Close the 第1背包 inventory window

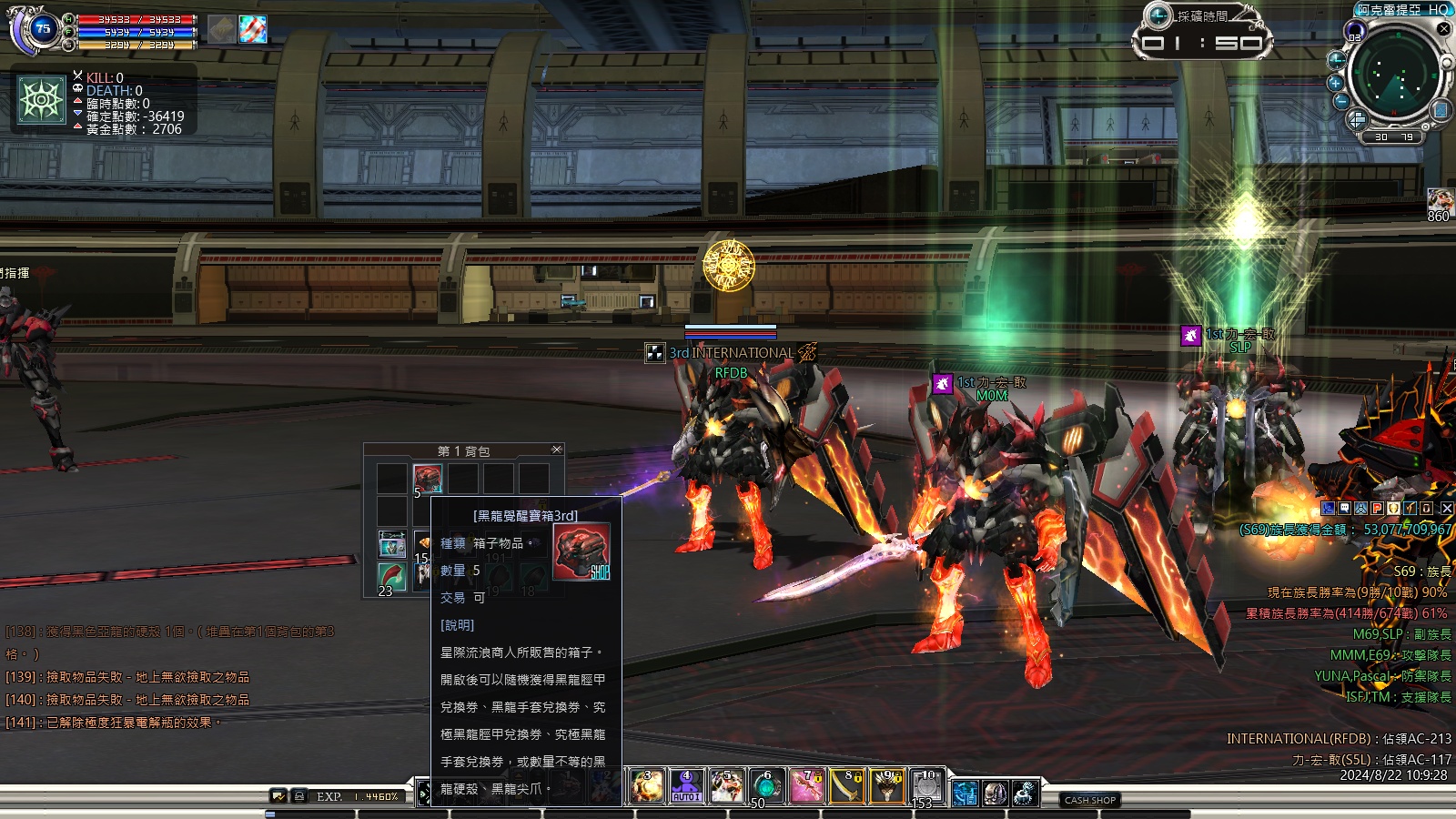click(x=557, y=450)
